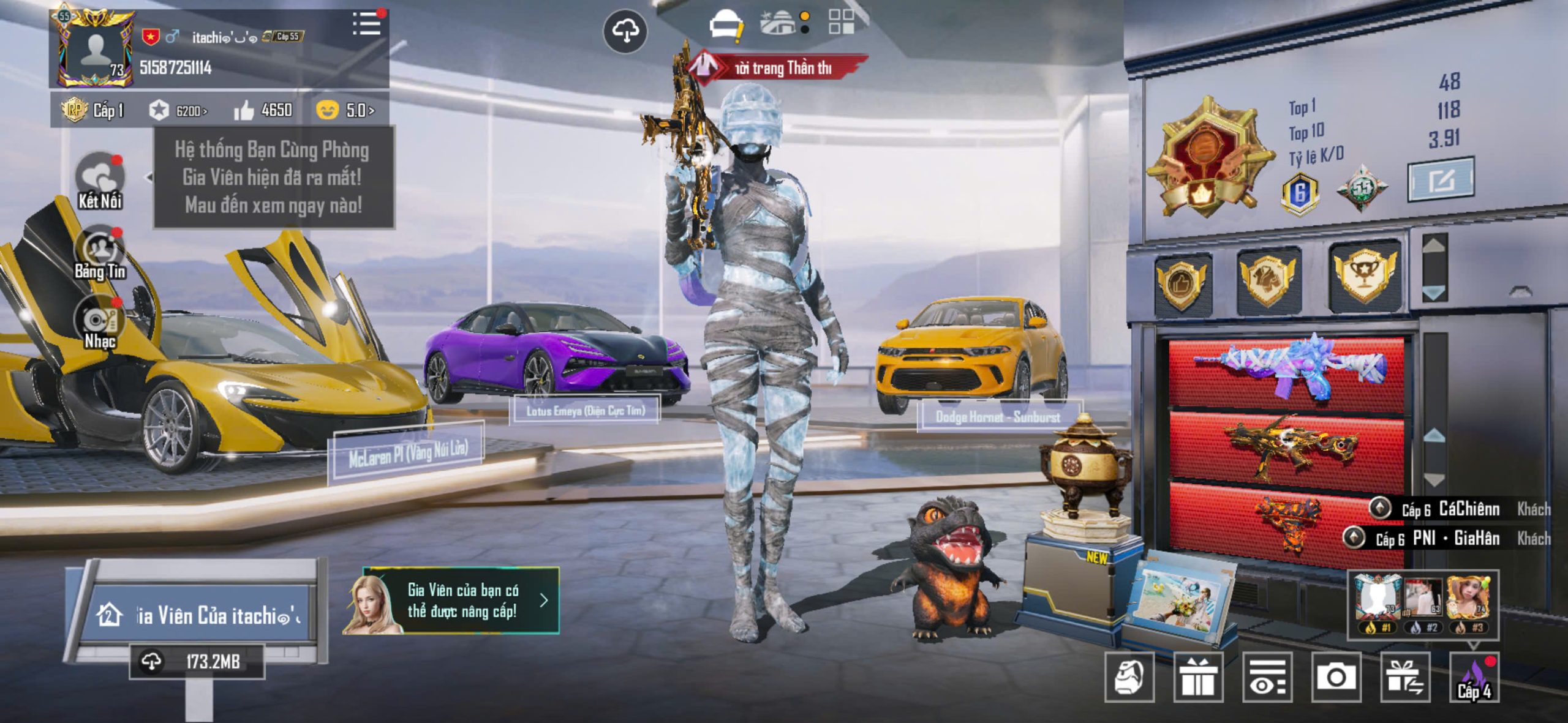Click the cloud download icon at top
The image size is (1568, 723).
[x=625, y=31]
